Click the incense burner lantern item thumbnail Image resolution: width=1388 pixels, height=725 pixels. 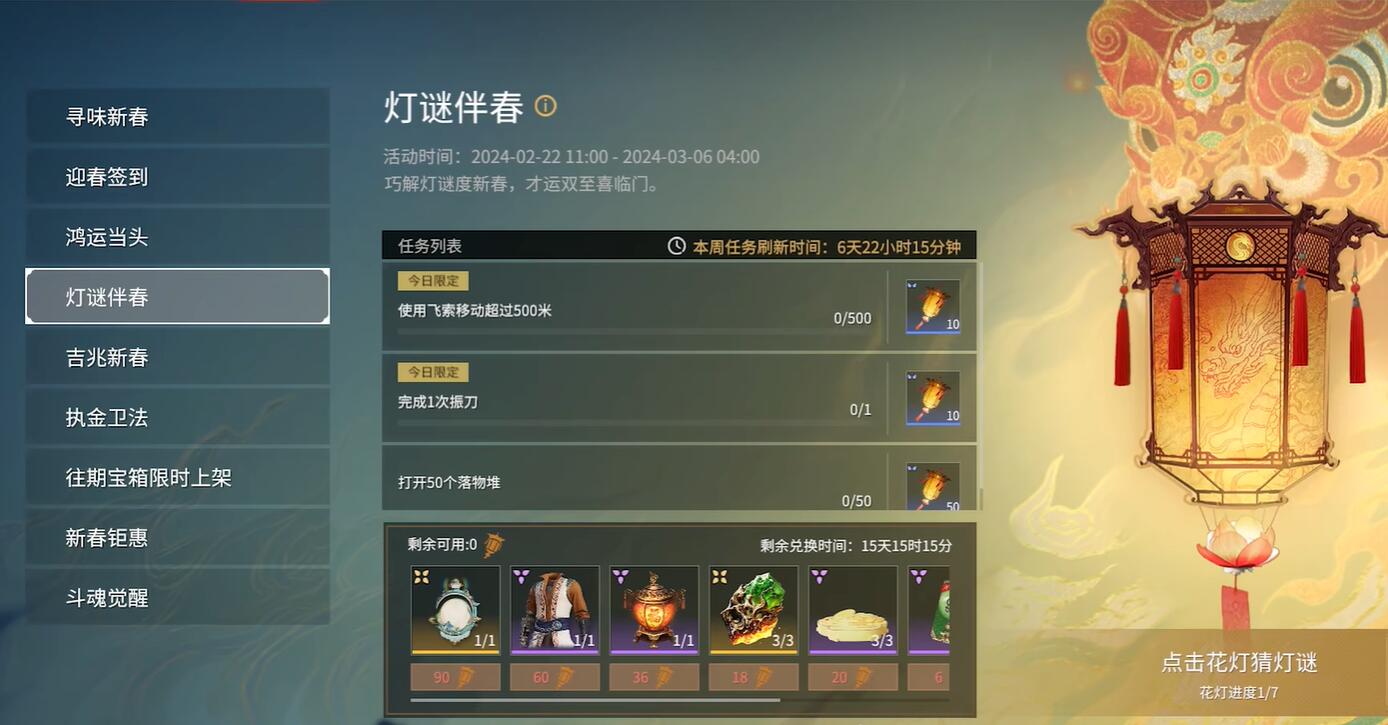point(654,610)
